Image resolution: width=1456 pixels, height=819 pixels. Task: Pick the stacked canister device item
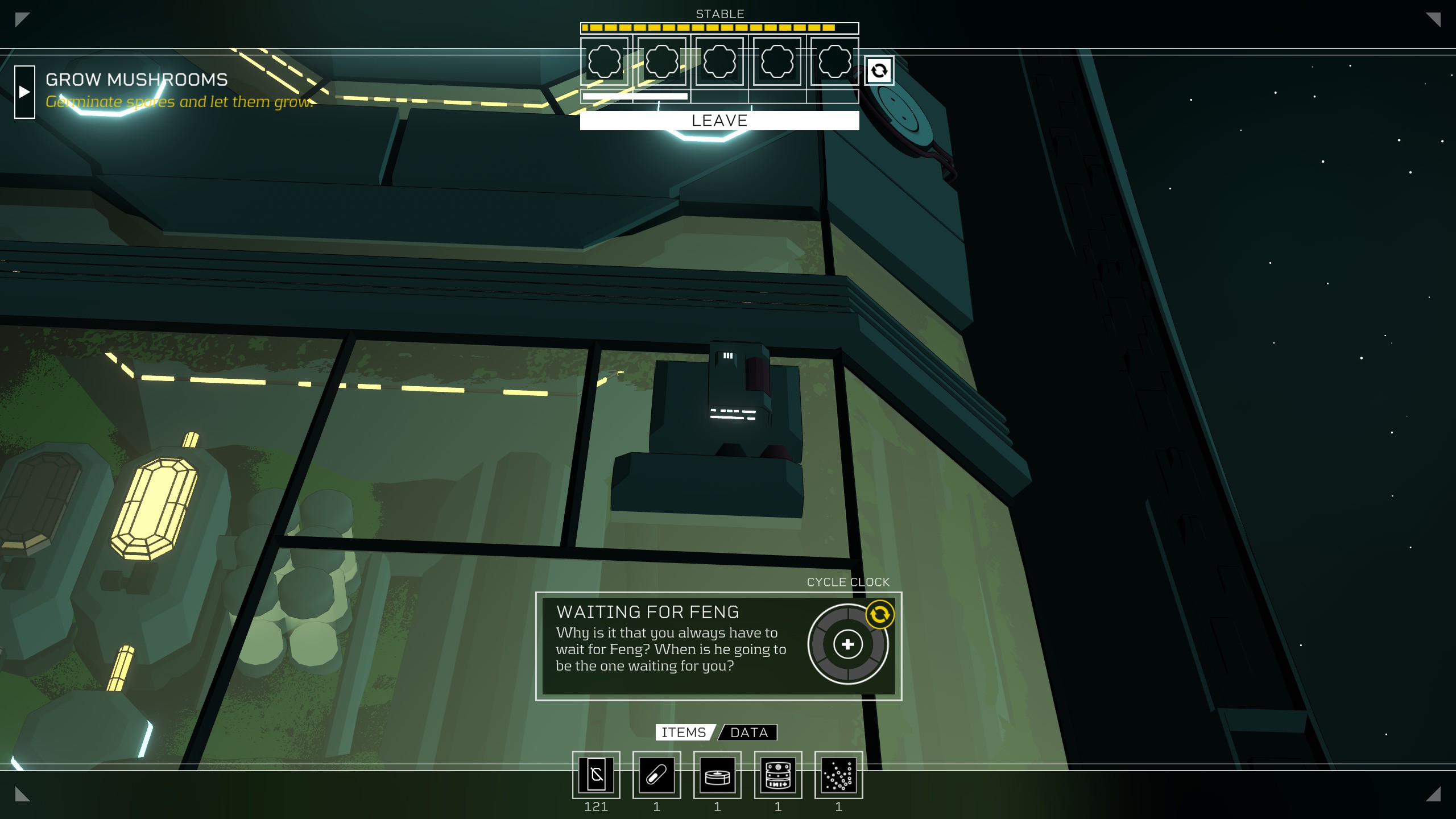778,775
